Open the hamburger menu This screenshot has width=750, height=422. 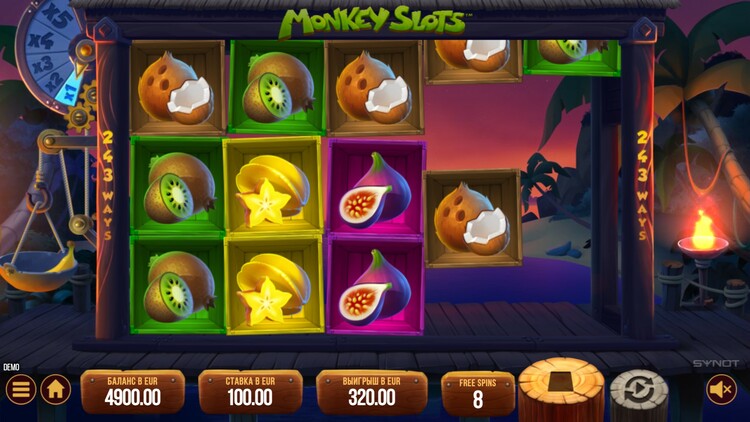coord(19,389)
